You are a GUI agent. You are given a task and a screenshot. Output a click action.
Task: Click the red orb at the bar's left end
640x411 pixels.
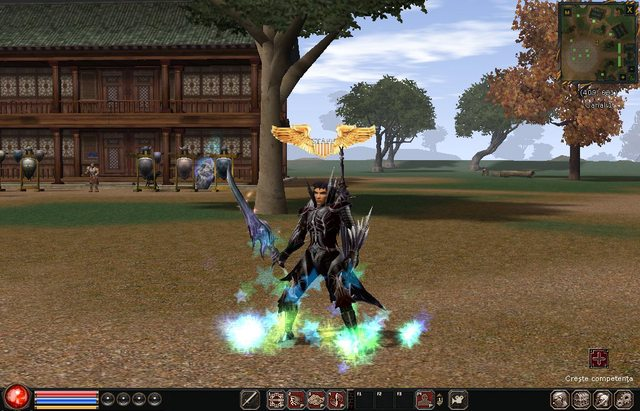15,397
